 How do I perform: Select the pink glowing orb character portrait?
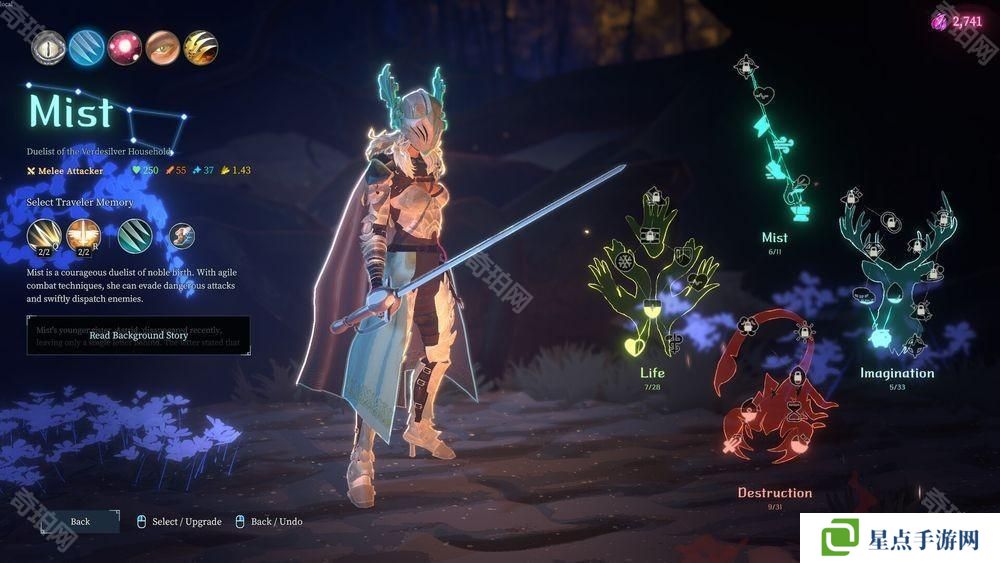point(125,47)
